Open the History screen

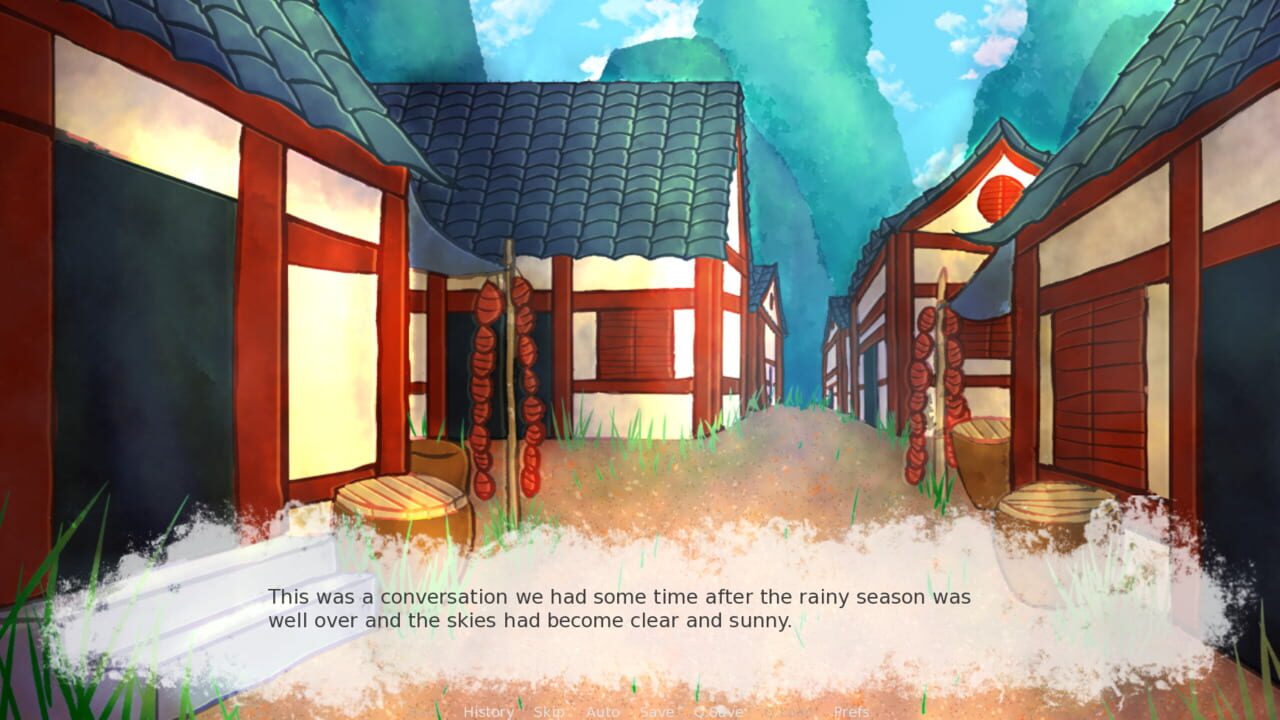click(x=488, y=712)
